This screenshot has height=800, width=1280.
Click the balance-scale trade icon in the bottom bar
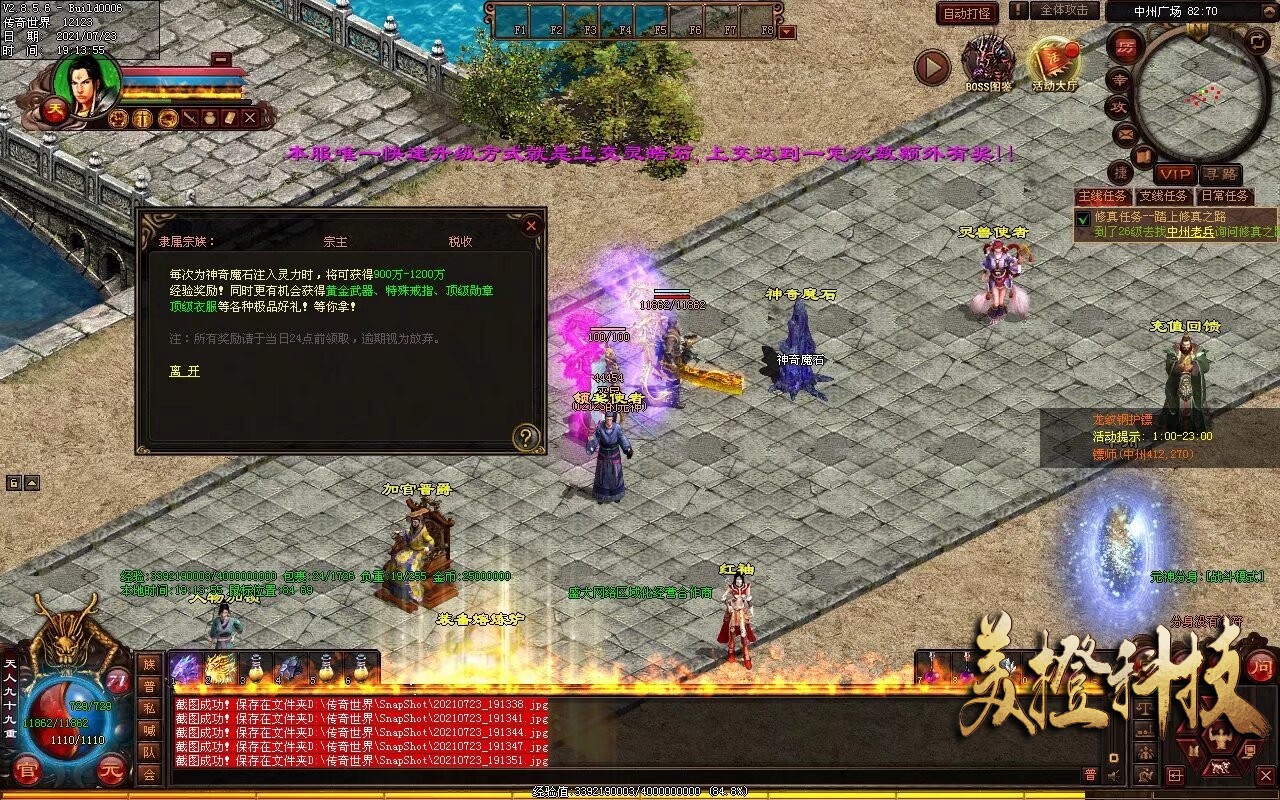point(1144,709)
